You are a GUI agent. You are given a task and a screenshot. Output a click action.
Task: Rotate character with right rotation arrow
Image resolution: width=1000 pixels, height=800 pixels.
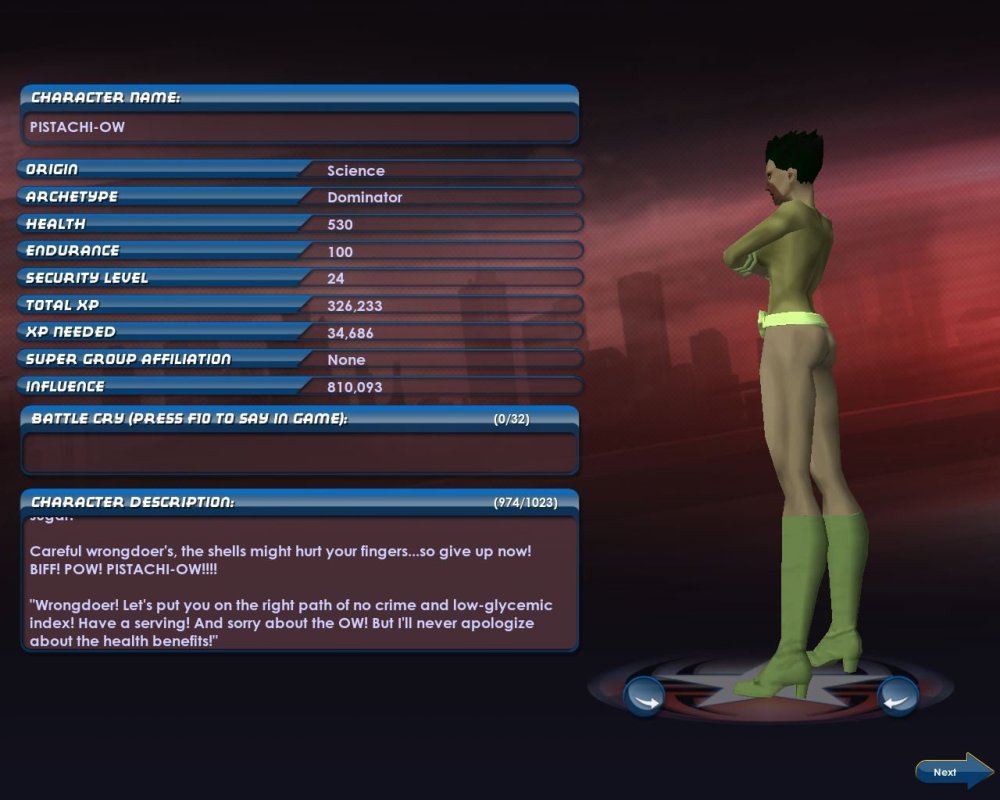point(897,696)
